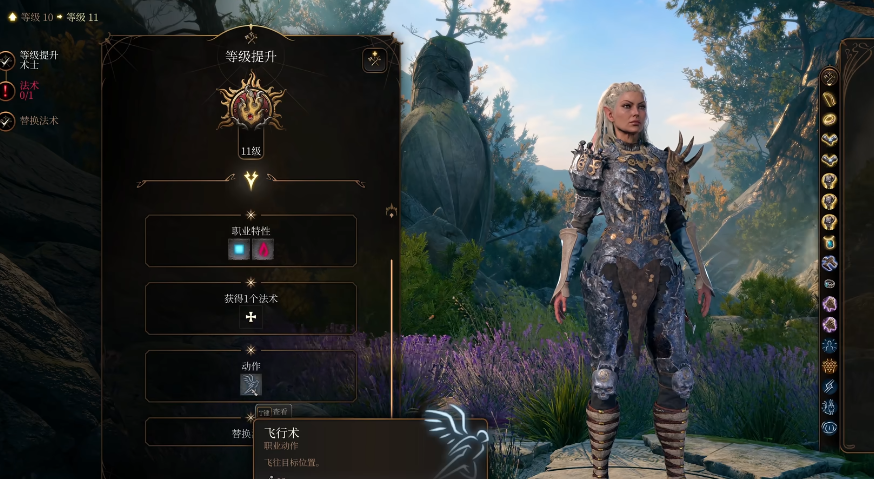Select the blue potion icon in the right strip
This screenshot has width=874, height=479.
[829, 242]
